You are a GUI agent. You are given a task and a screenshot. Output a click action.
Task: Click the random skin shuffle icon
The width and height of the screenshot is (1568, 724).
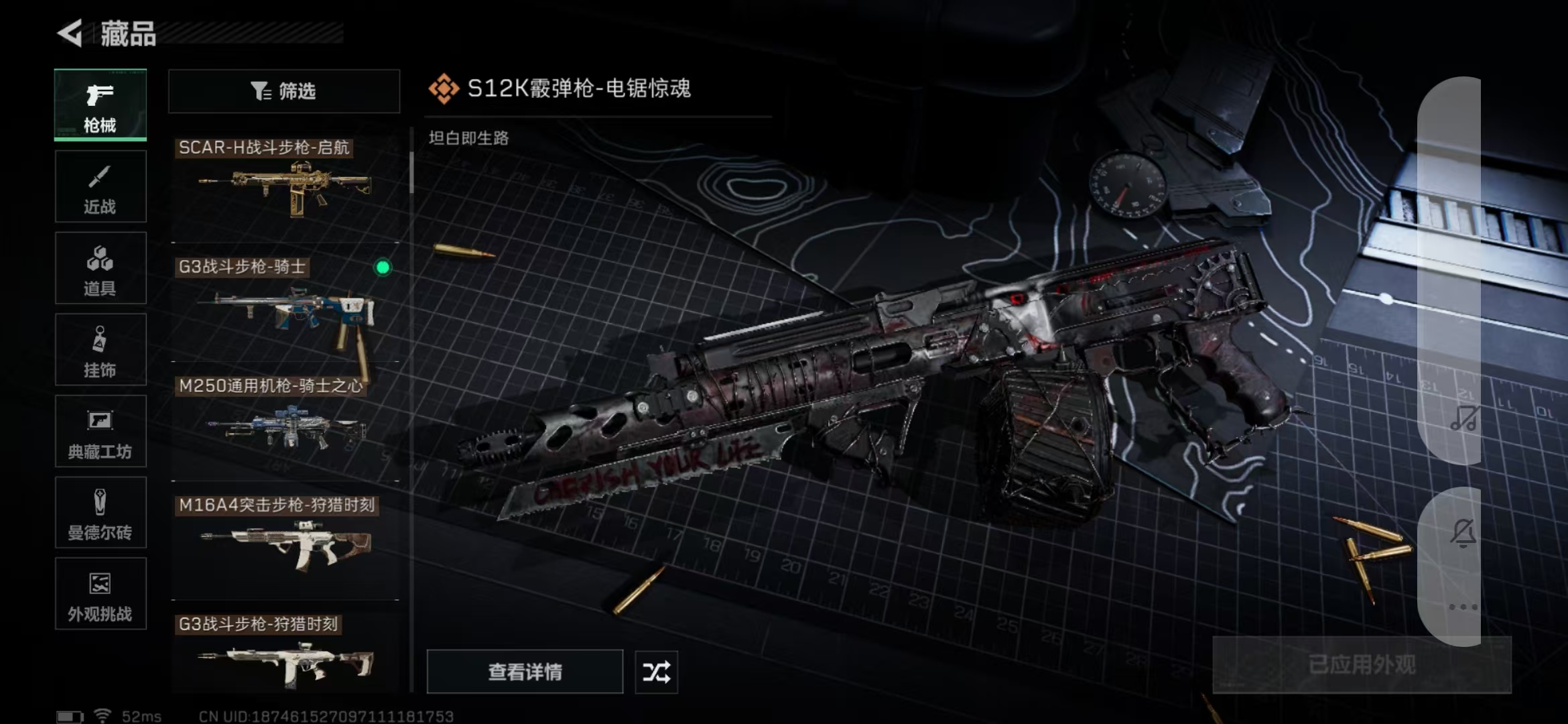click(657, 671)
